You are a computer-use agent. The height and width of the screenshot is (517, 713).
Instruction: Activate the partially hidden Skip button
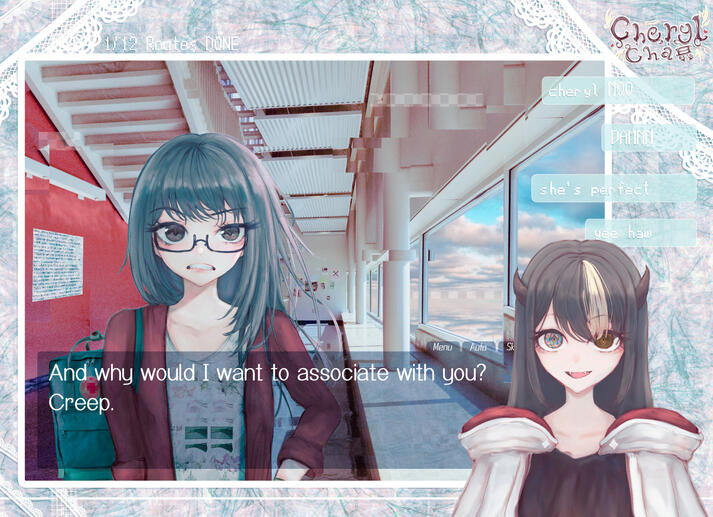pos(510,347)
